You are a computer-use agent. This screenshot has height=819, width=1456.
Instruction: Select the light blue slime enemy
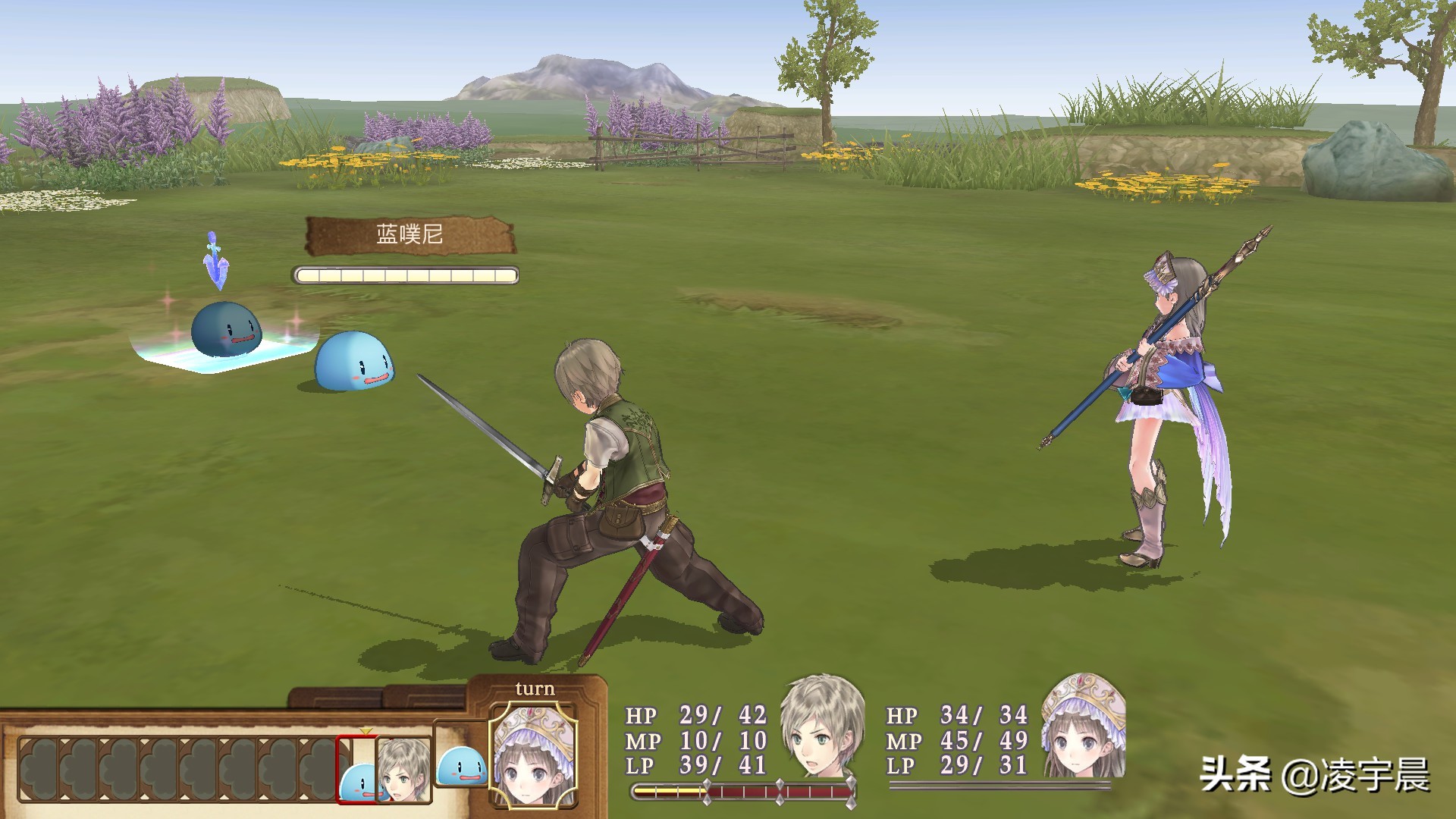[x=354, y=361]
